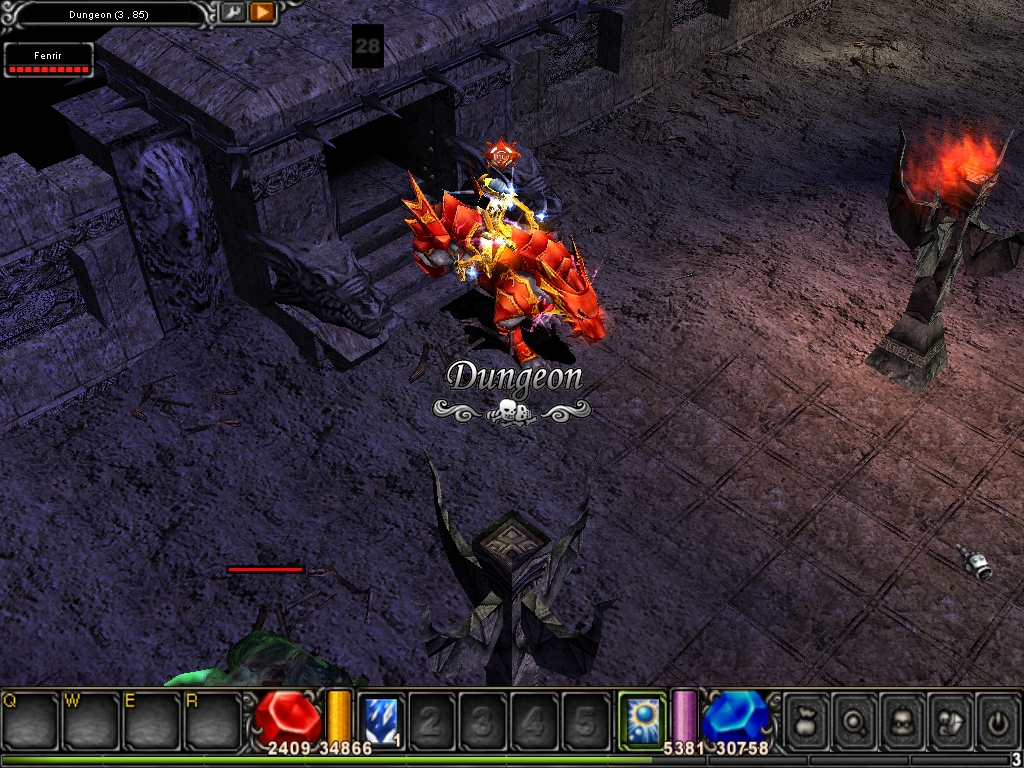Select the empty W hotkey slot
This screenshot has width=1024, height=768.
(x=91, y=720)
